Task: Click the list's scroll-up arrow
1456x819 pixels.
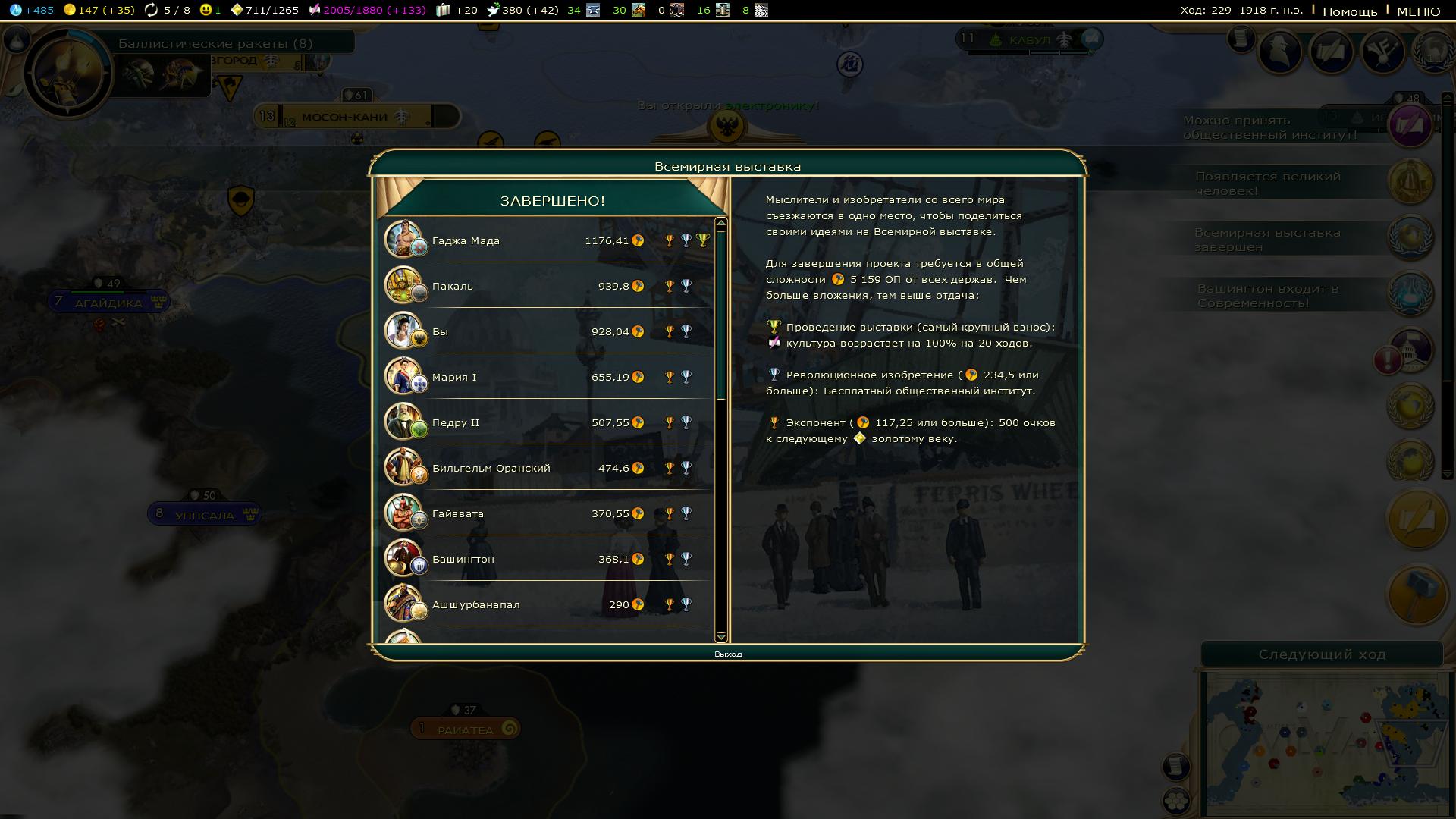Action: point(720,223)
